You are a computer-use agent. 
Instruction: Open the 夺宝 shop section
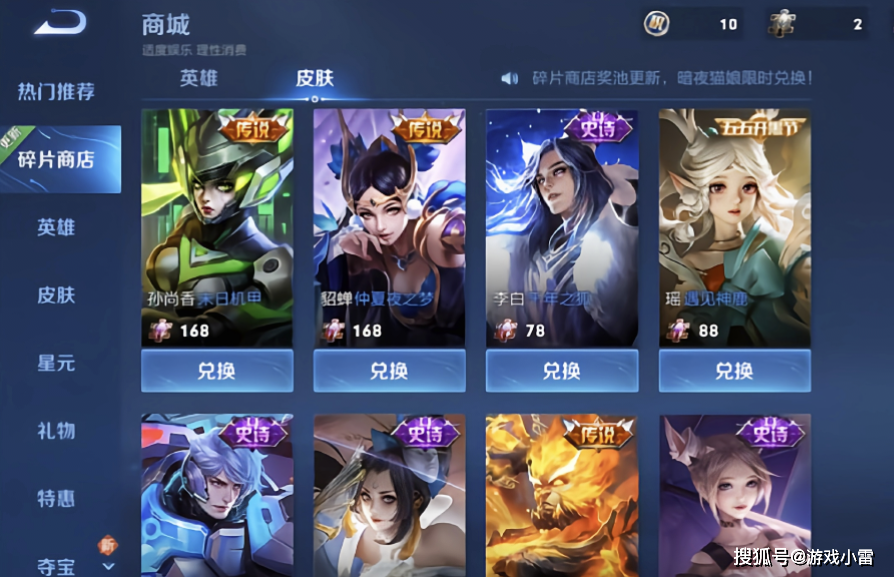(57, 566)
